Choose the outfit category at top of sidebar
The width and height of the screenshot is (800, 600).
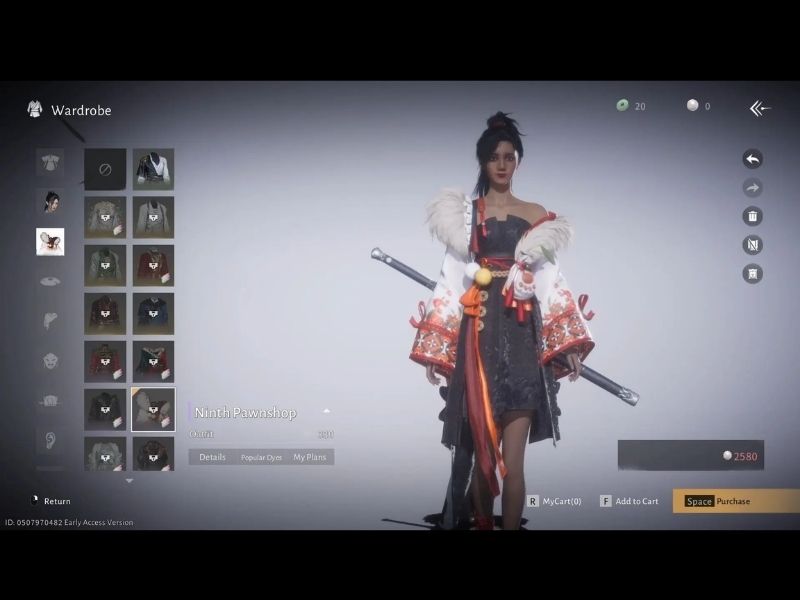tap(50, 162)
